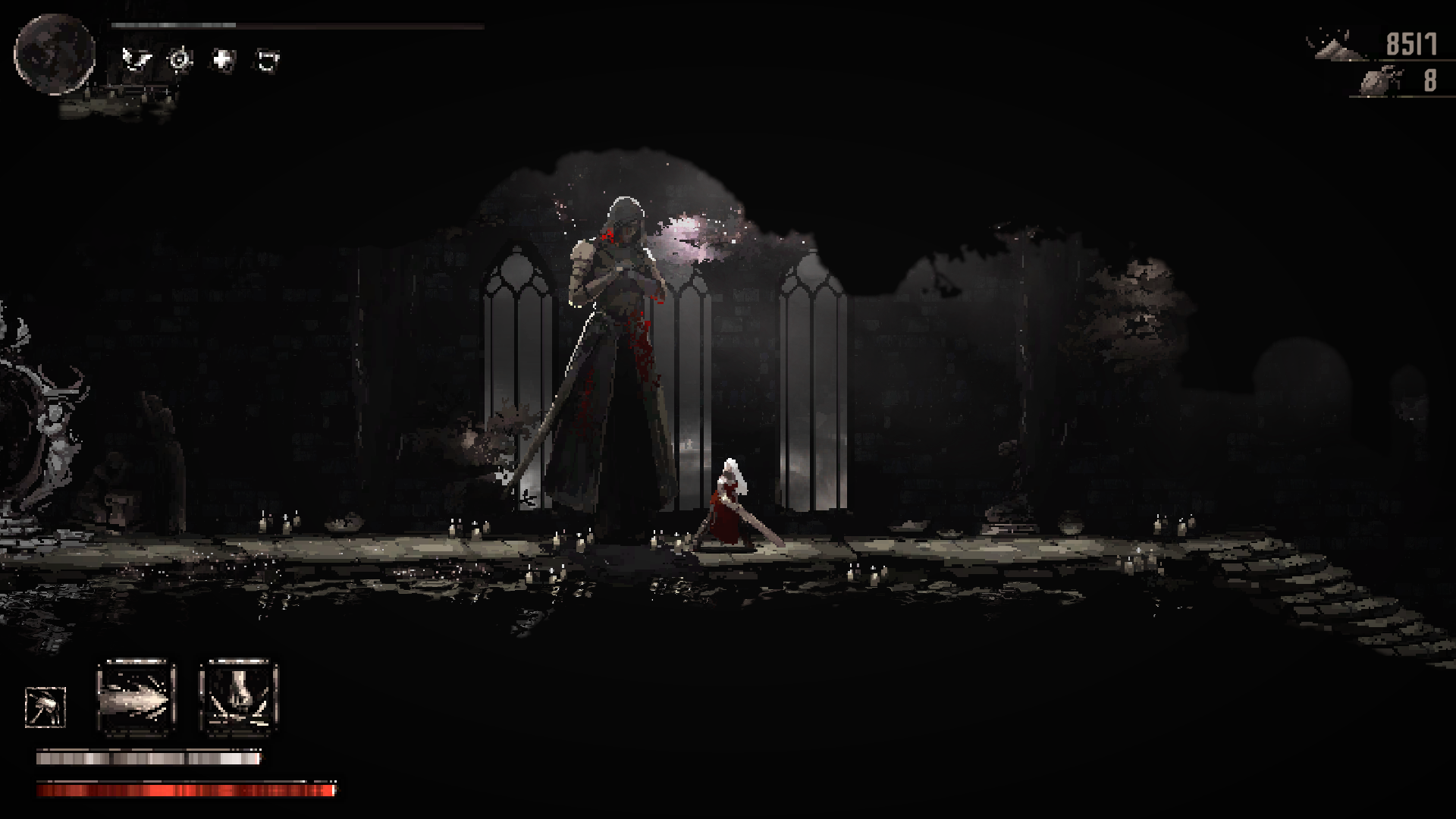Select the curved claw status icon
The image size is (1456, 819).
click(x=267, y=59)
